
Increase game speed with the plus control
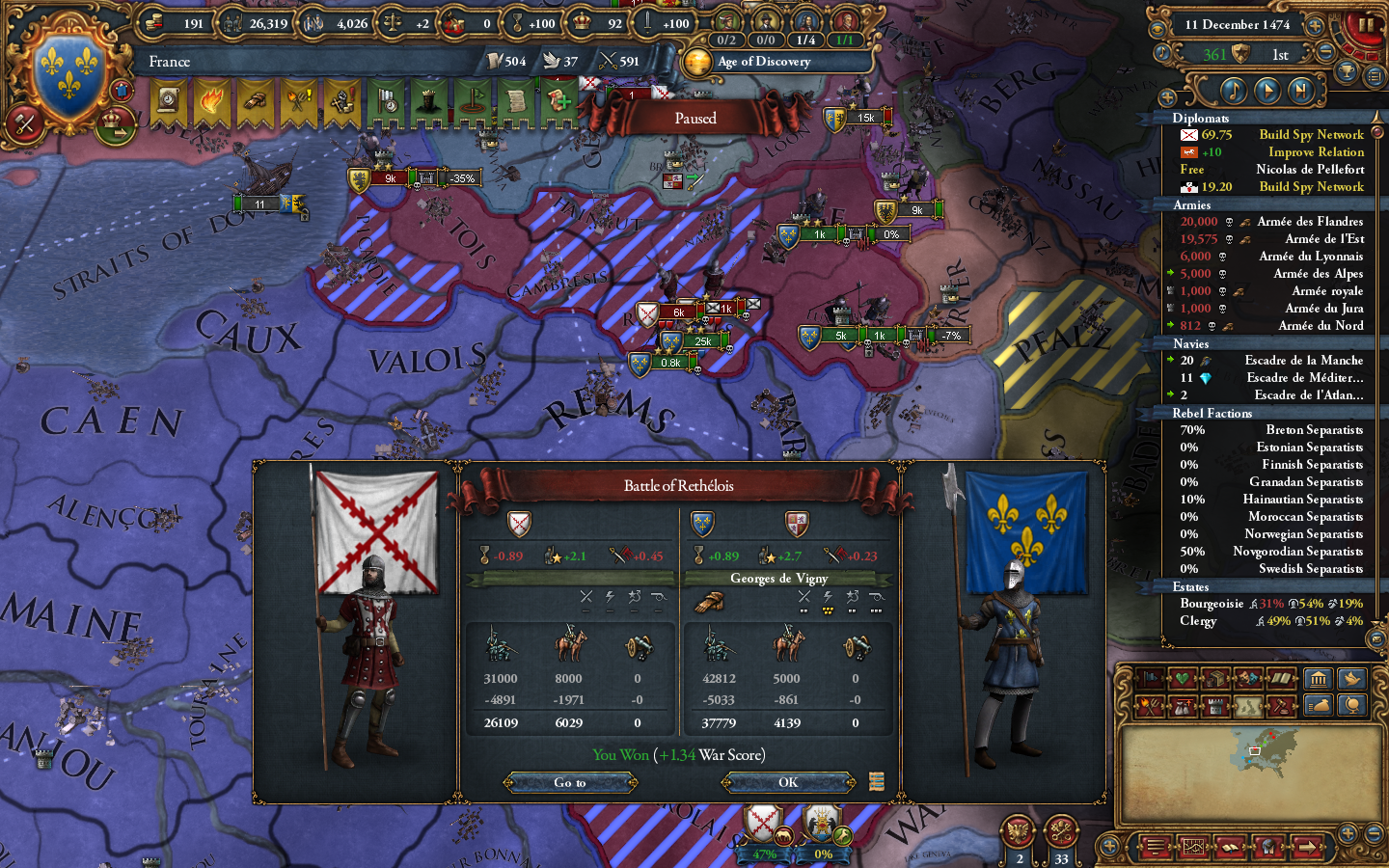tap(1315, 26)
